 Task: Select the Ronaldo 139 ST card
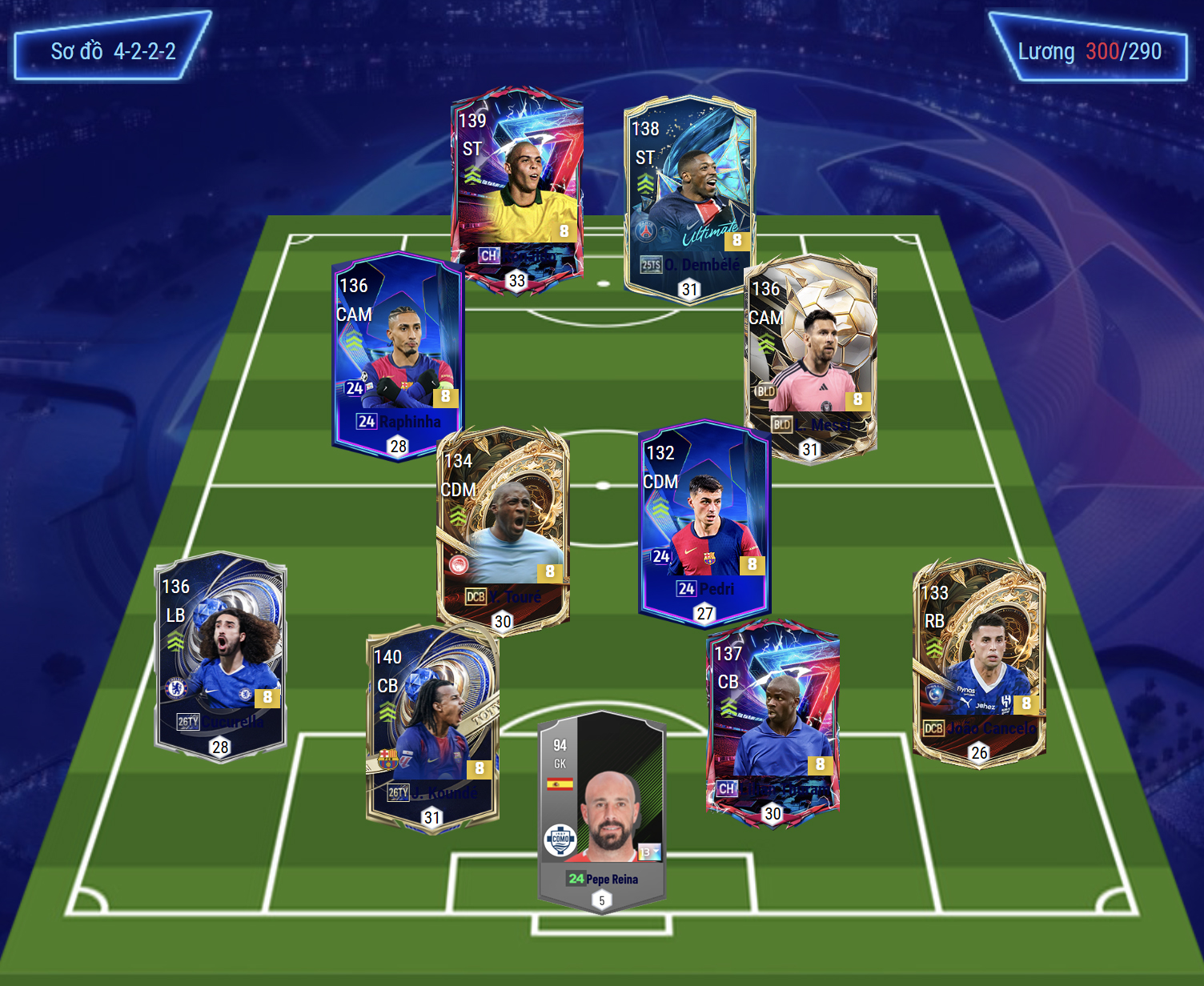coord(516,188)
